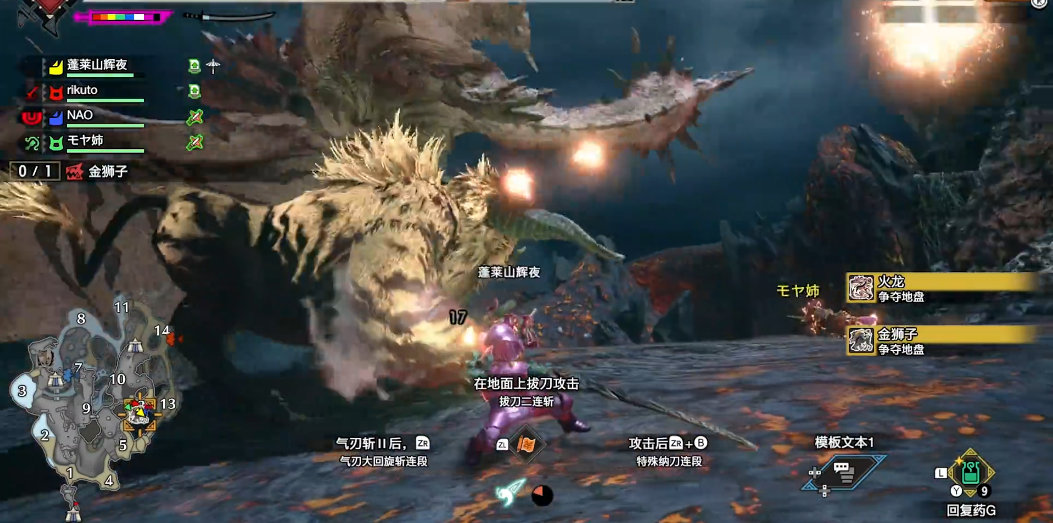Click the 火龙 turf war notification

pos(938,288)
